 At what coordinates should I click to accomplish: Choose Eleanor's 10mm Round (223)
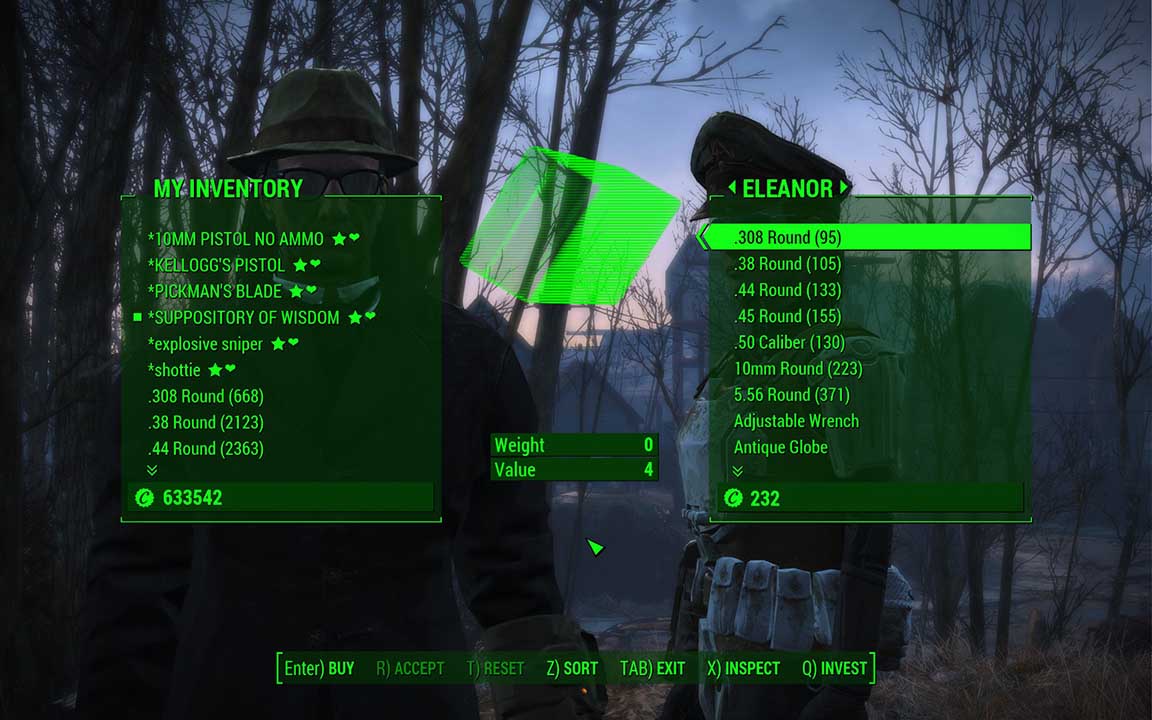click(x=797, y=368)
